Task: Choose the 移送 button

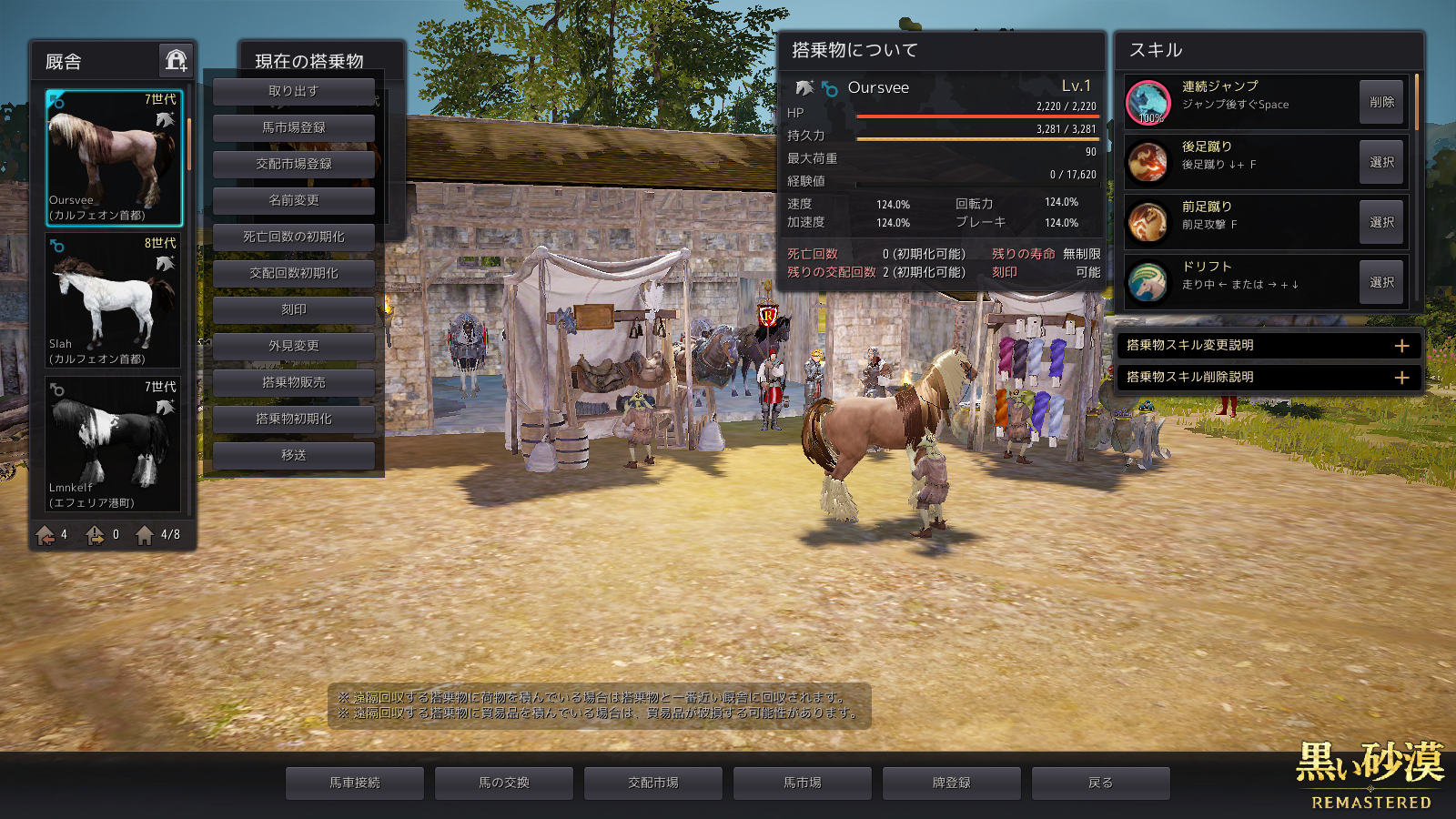Action: tap(293, 455)
